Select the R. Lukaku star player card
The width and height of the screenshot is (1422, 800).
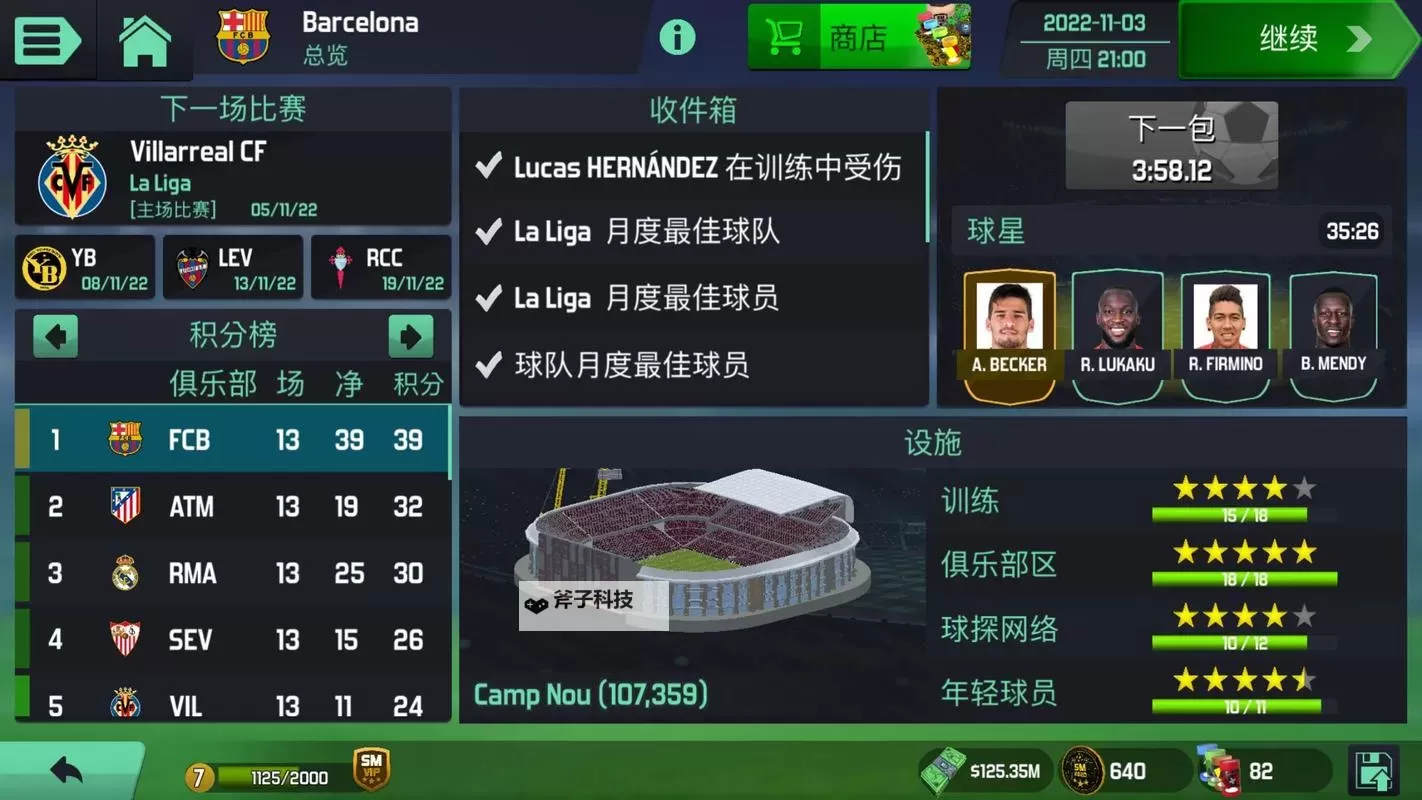pos(1117,335)
